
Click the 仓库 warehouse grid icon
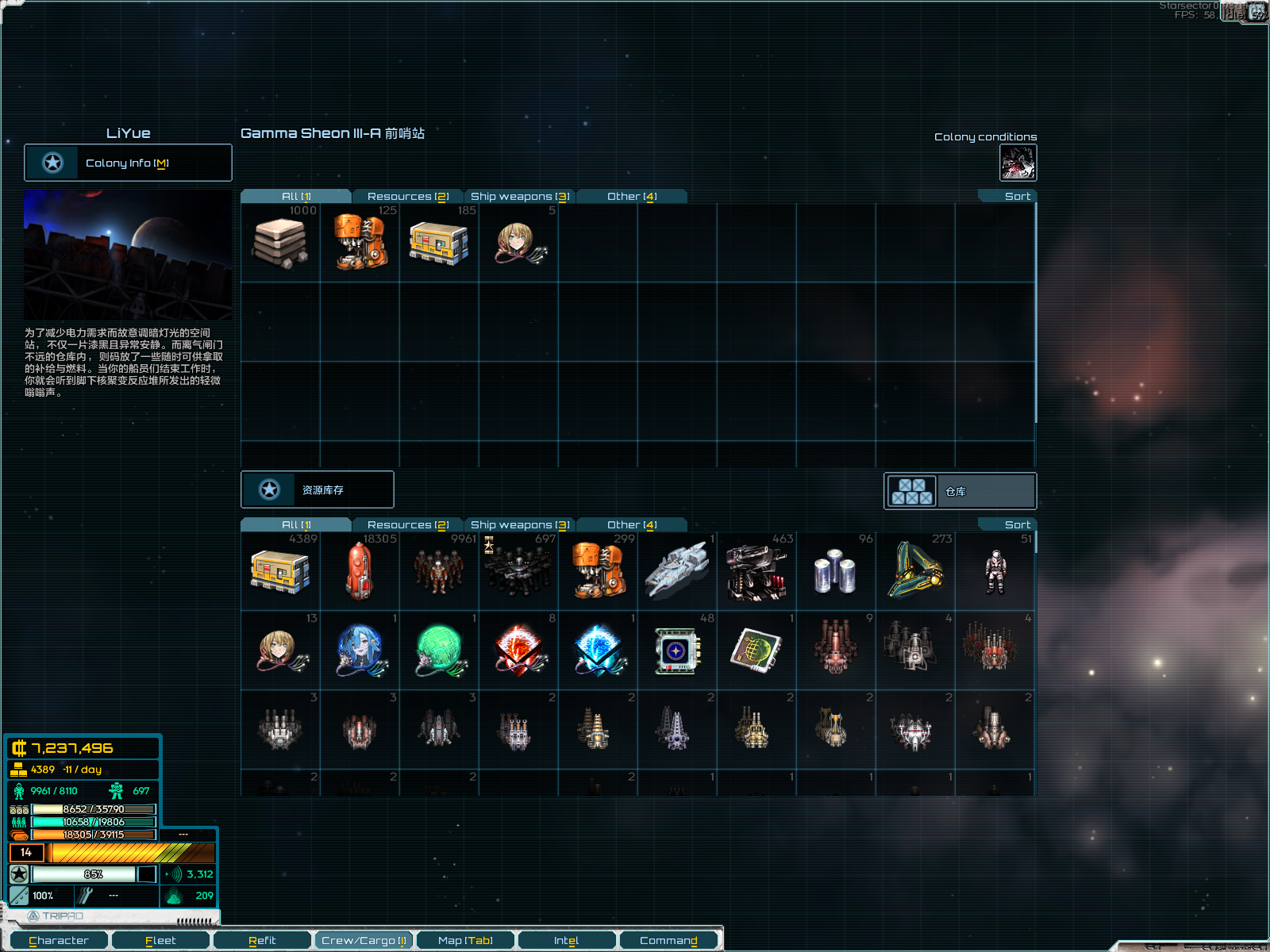point(913,490)
